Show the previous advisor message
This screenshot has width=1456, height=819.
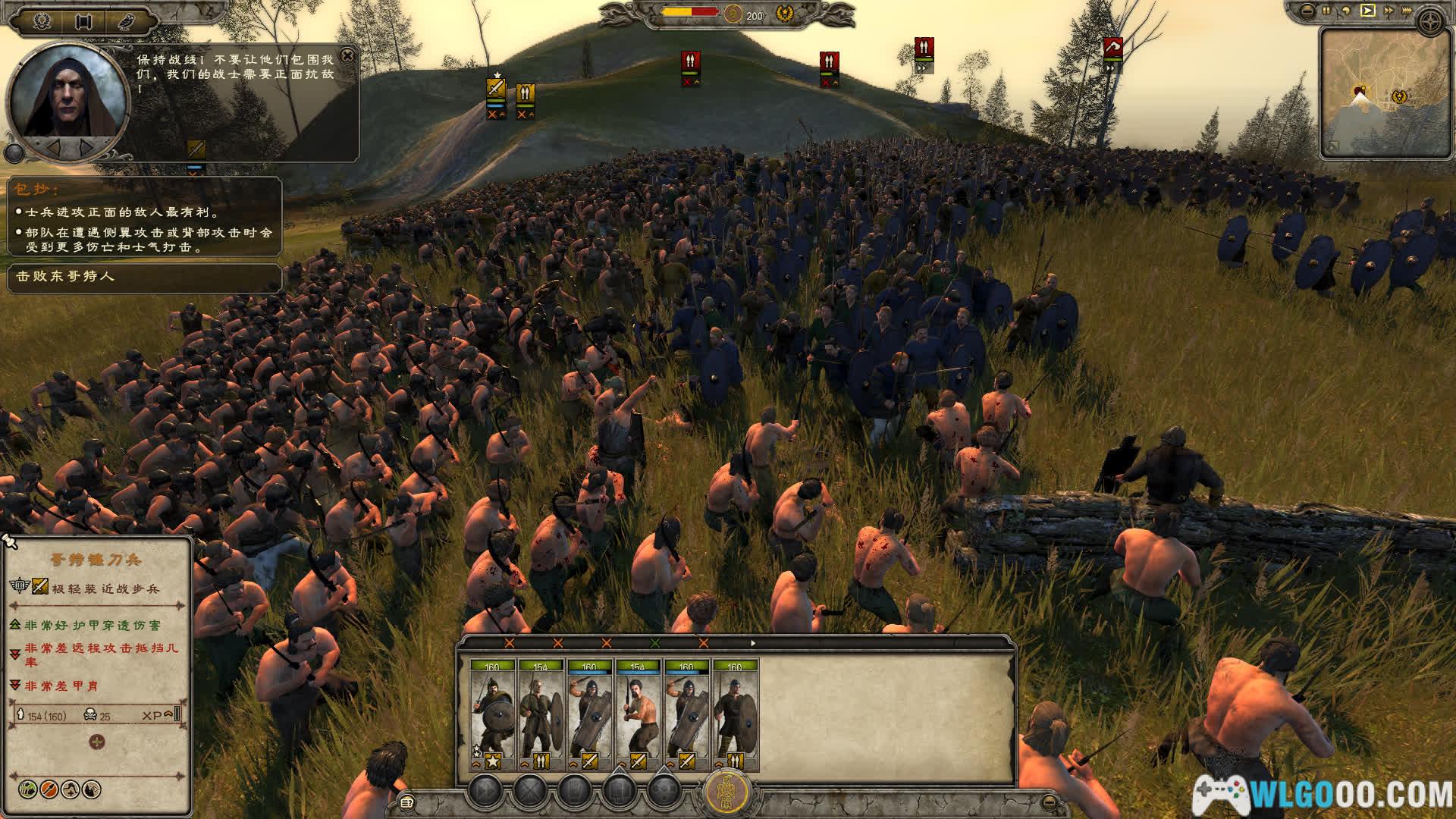(55, 146)
